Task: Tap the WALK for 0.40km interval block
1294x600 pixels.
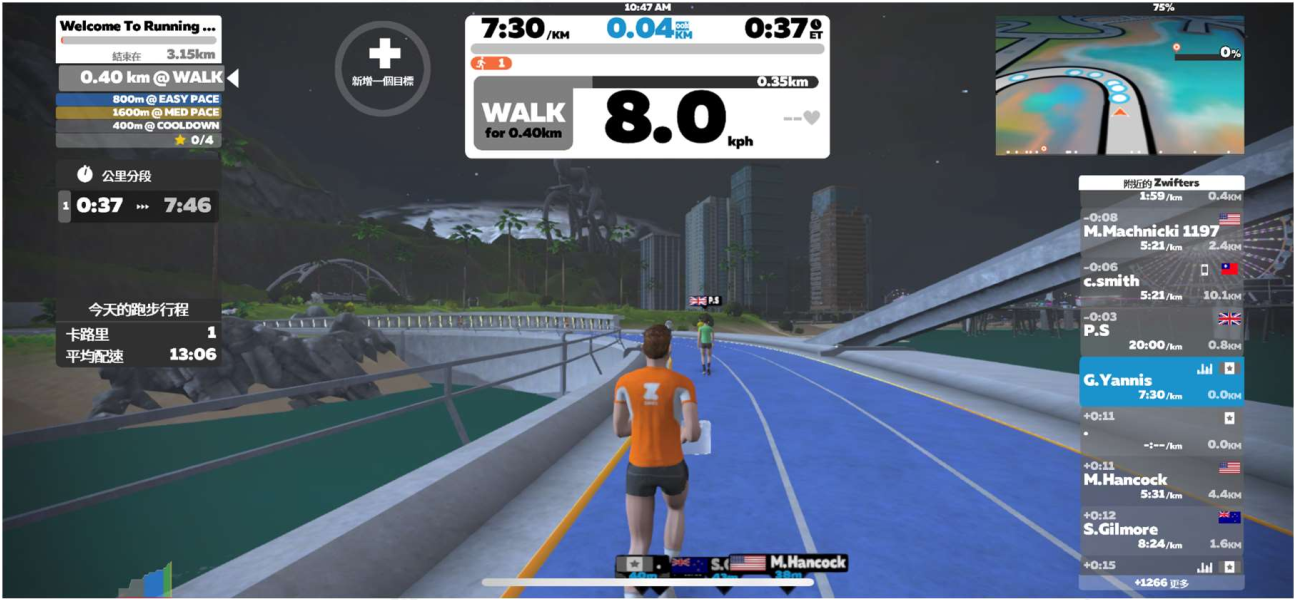Action: point(524,120)
